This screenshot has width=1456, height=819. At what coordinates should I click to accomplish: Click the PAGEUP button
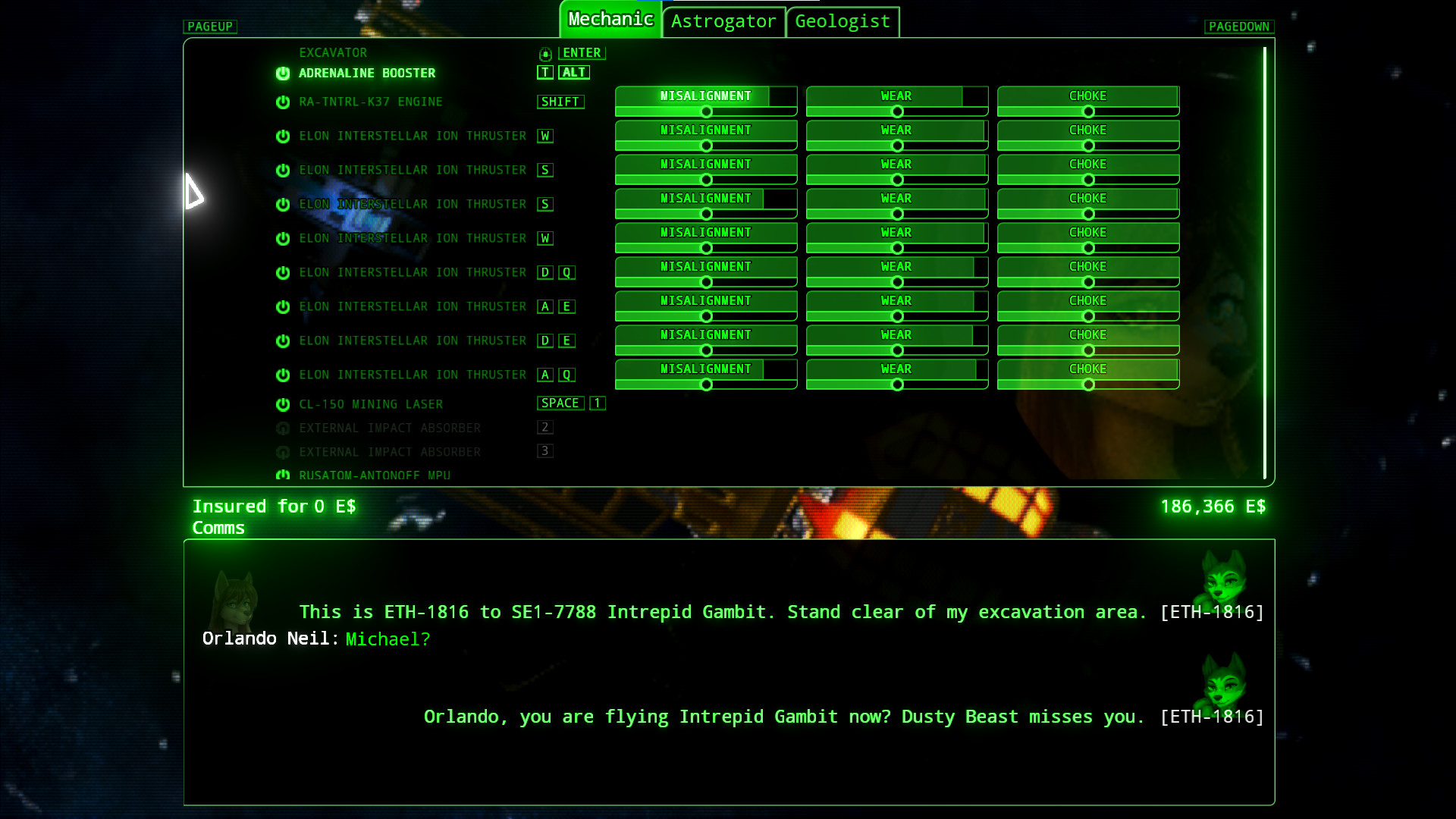[x=209, y=27]
